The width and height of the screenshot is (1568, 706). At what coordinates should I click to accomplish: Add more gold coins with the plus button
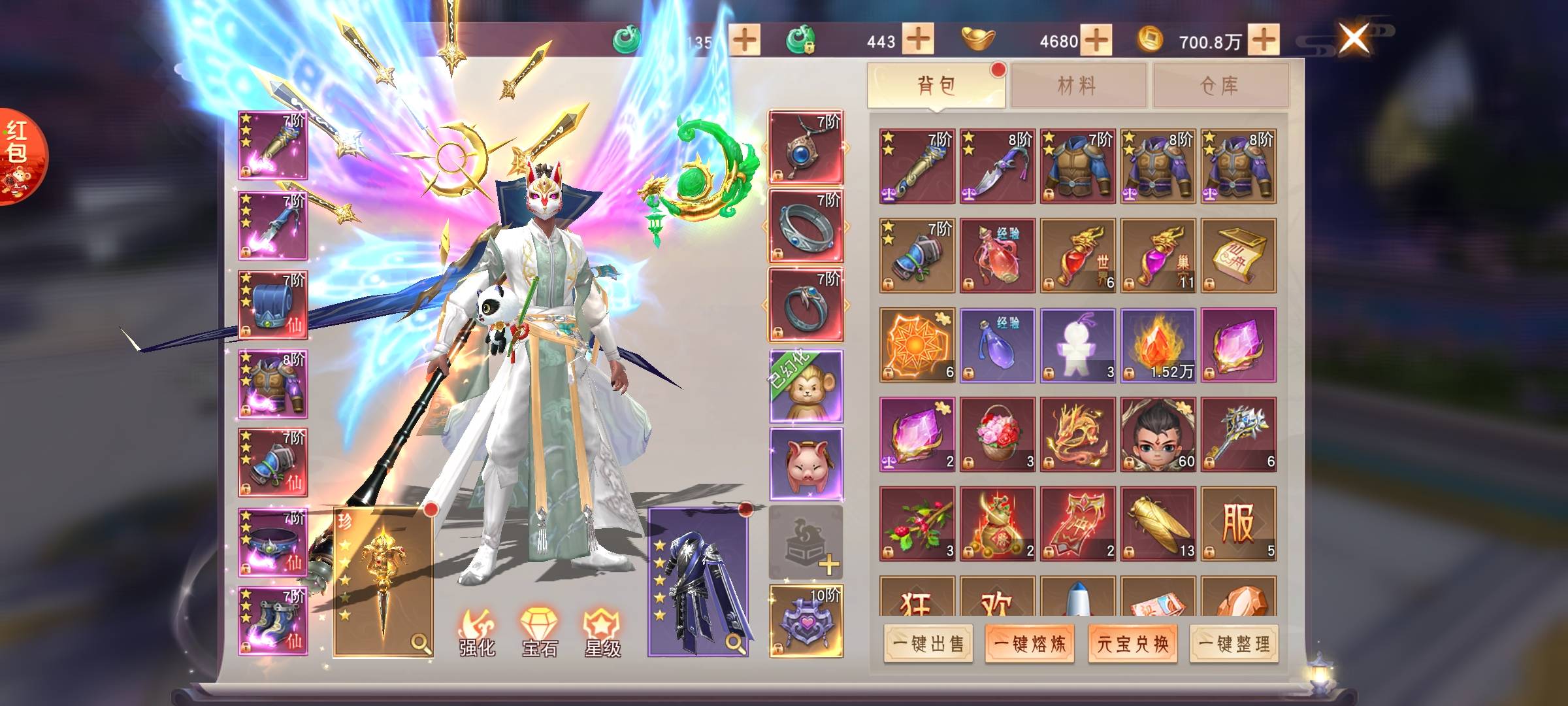pos(1264,40)
